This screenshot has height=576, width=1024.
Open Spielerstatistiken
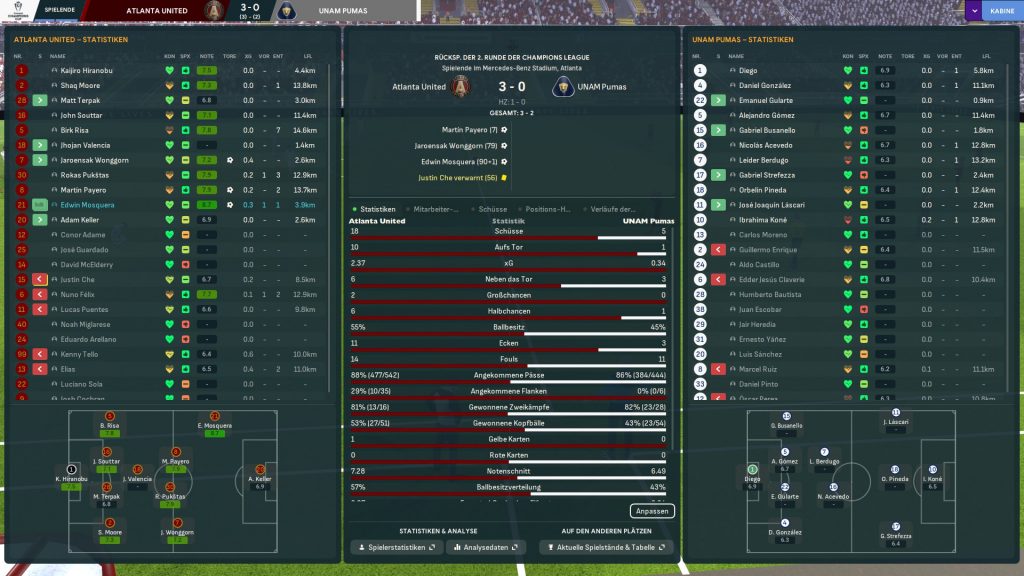[395, 548]
